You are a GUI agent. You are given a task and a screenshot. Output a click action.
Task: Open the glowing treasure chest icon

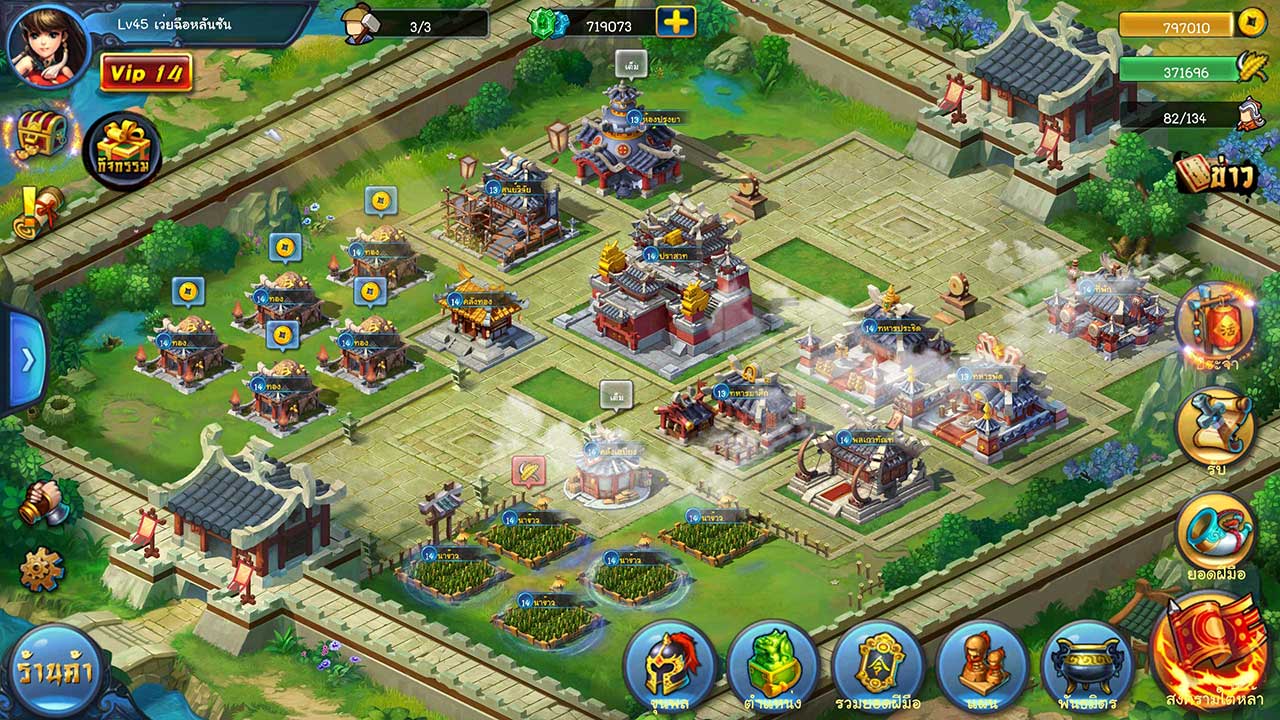tap(41, 131)
